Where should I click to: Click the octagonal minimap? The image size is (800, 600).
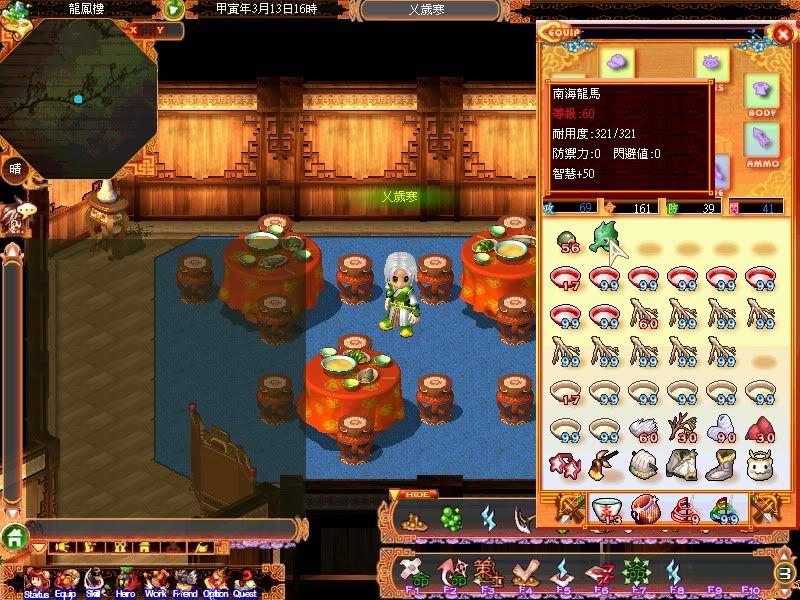coord(78,97)
